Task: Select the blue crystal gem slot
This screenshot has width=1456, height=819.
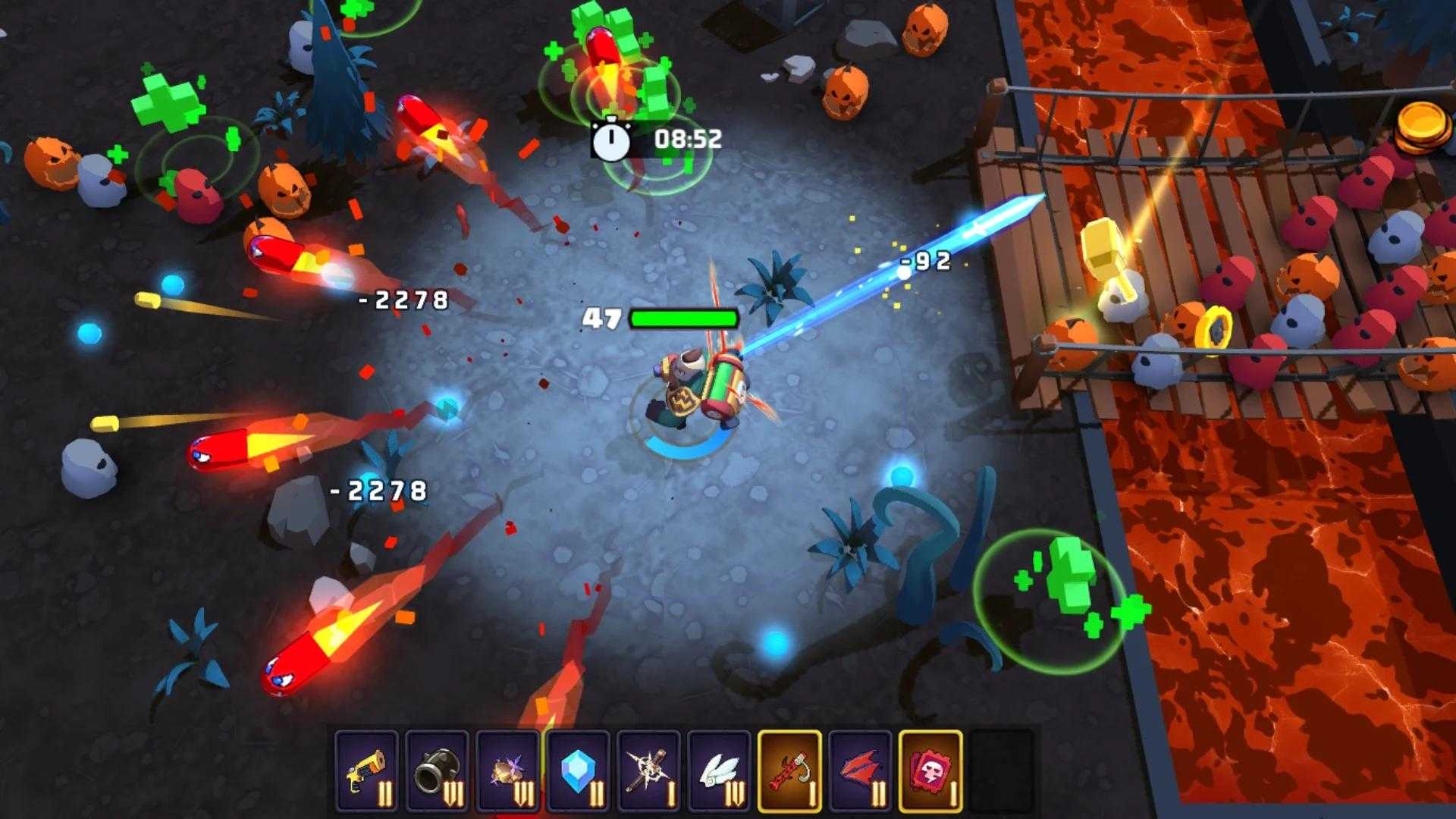Action: tap(579, 771)
